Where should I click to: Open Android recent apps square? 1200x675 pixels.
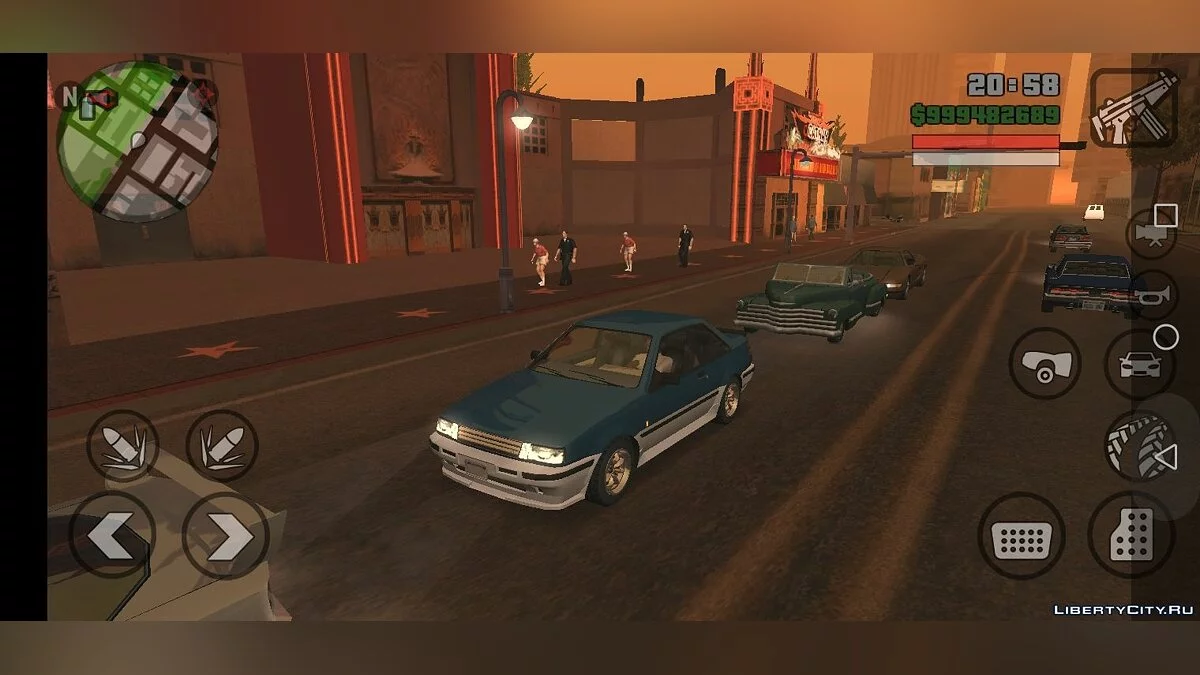1166,216
